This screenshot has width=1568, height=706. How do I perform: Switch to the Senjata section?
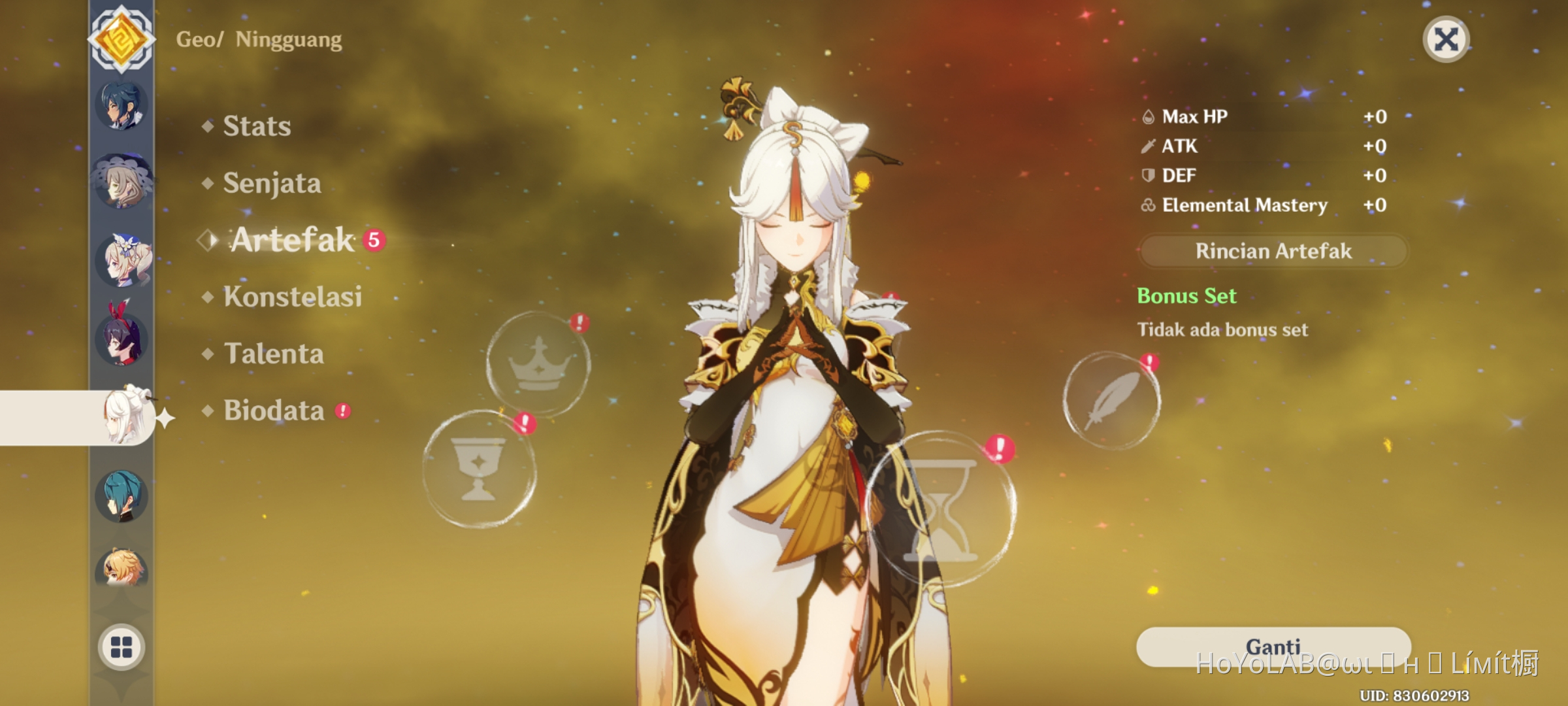tap(271, 183)
